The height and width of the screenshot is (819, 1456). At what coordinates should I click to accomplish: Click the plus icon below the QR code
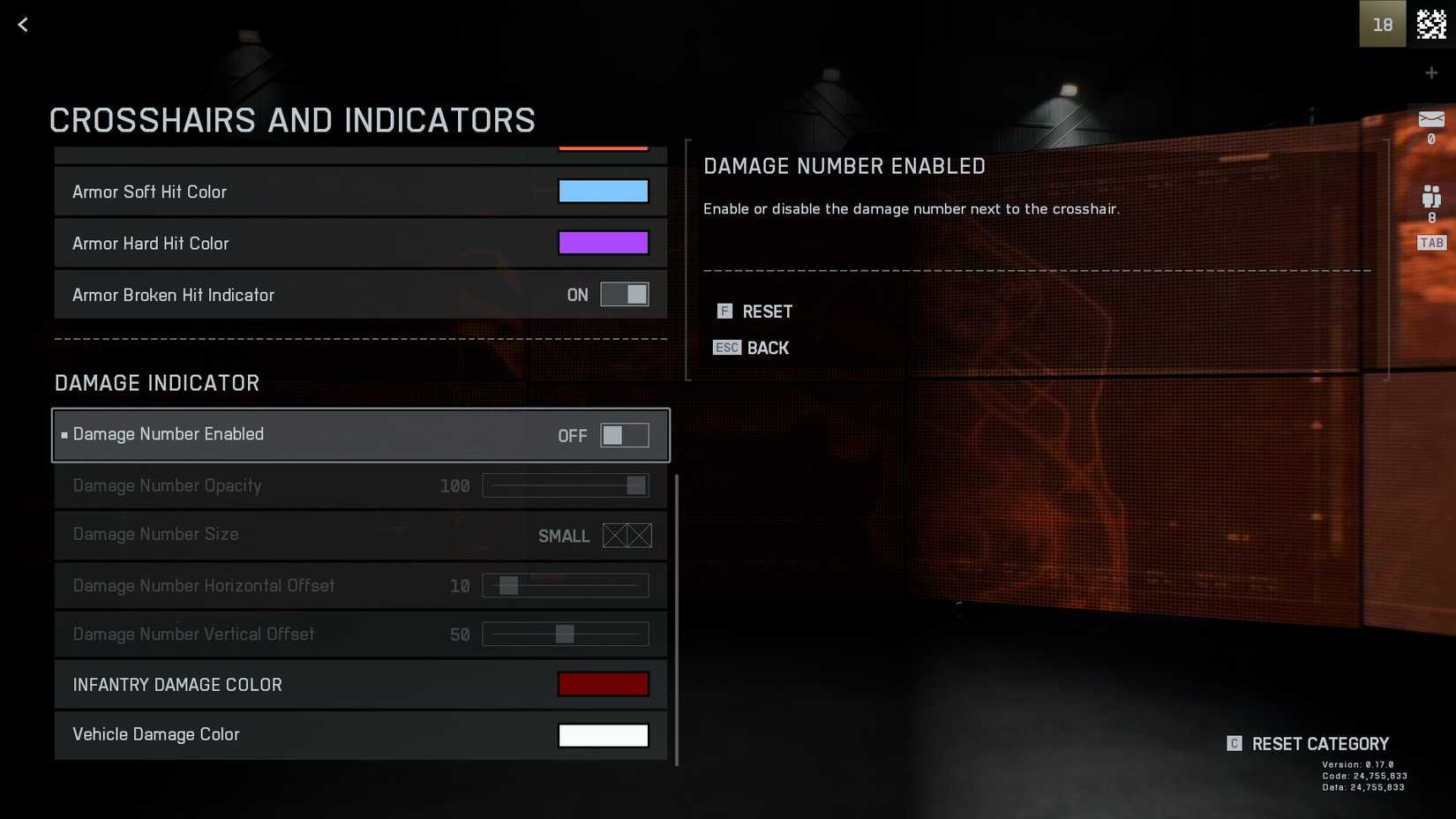click(1431, 72)
